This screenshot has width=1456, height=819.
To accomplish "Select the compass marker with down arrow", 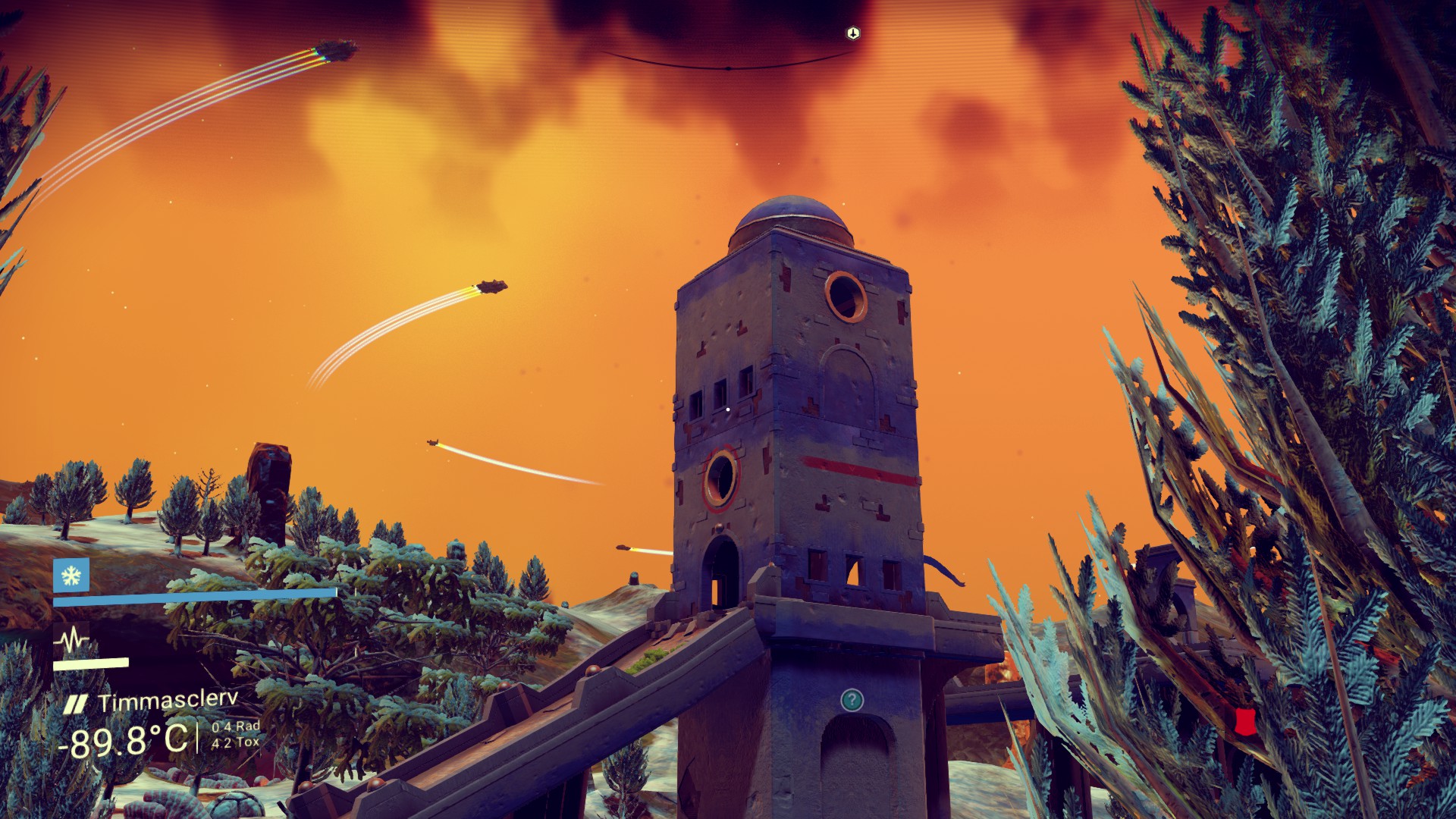I will pyautogui.click(x=853, y=33).
